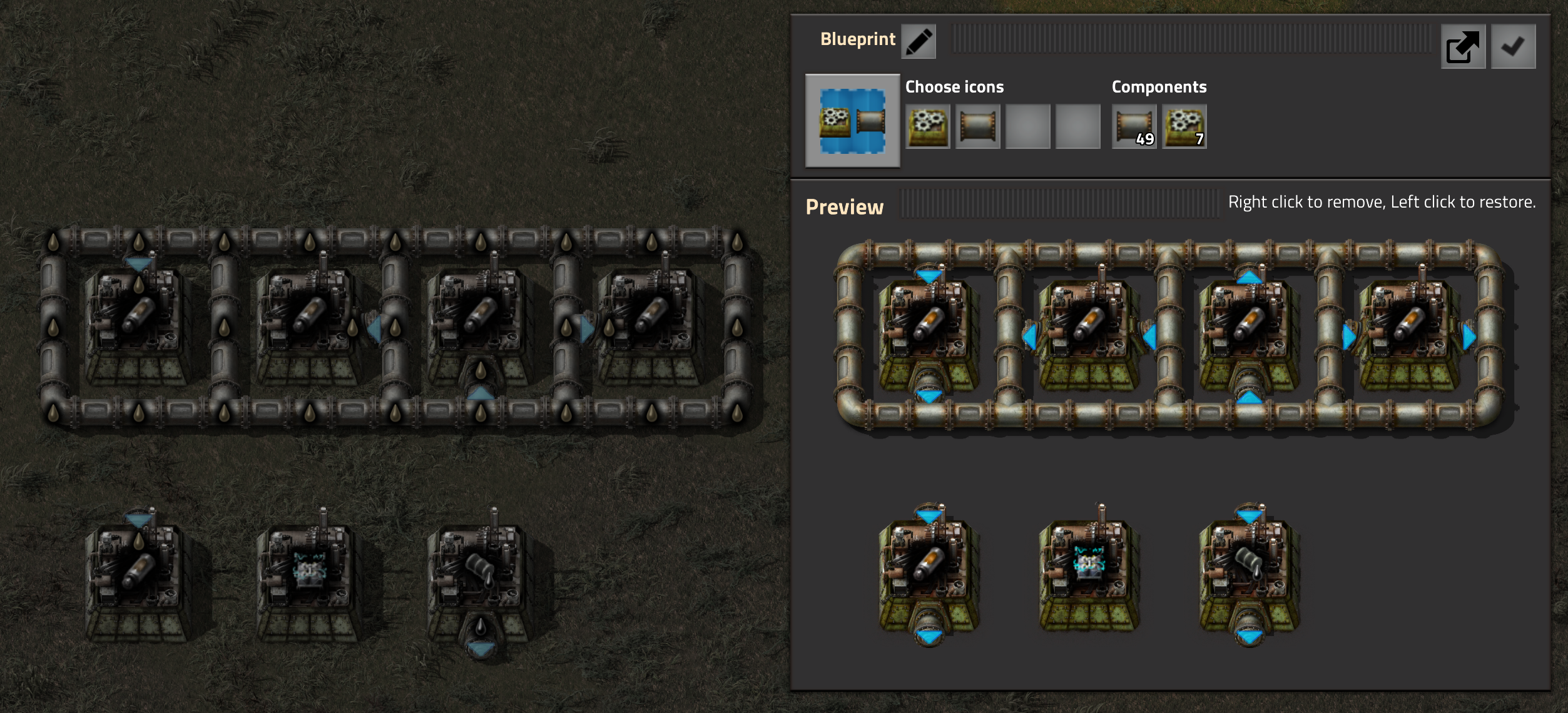The width and height of the screenshot is (1568, 713).
Task: Change the assembling machine blueprint icon
Action: point(927,126)
